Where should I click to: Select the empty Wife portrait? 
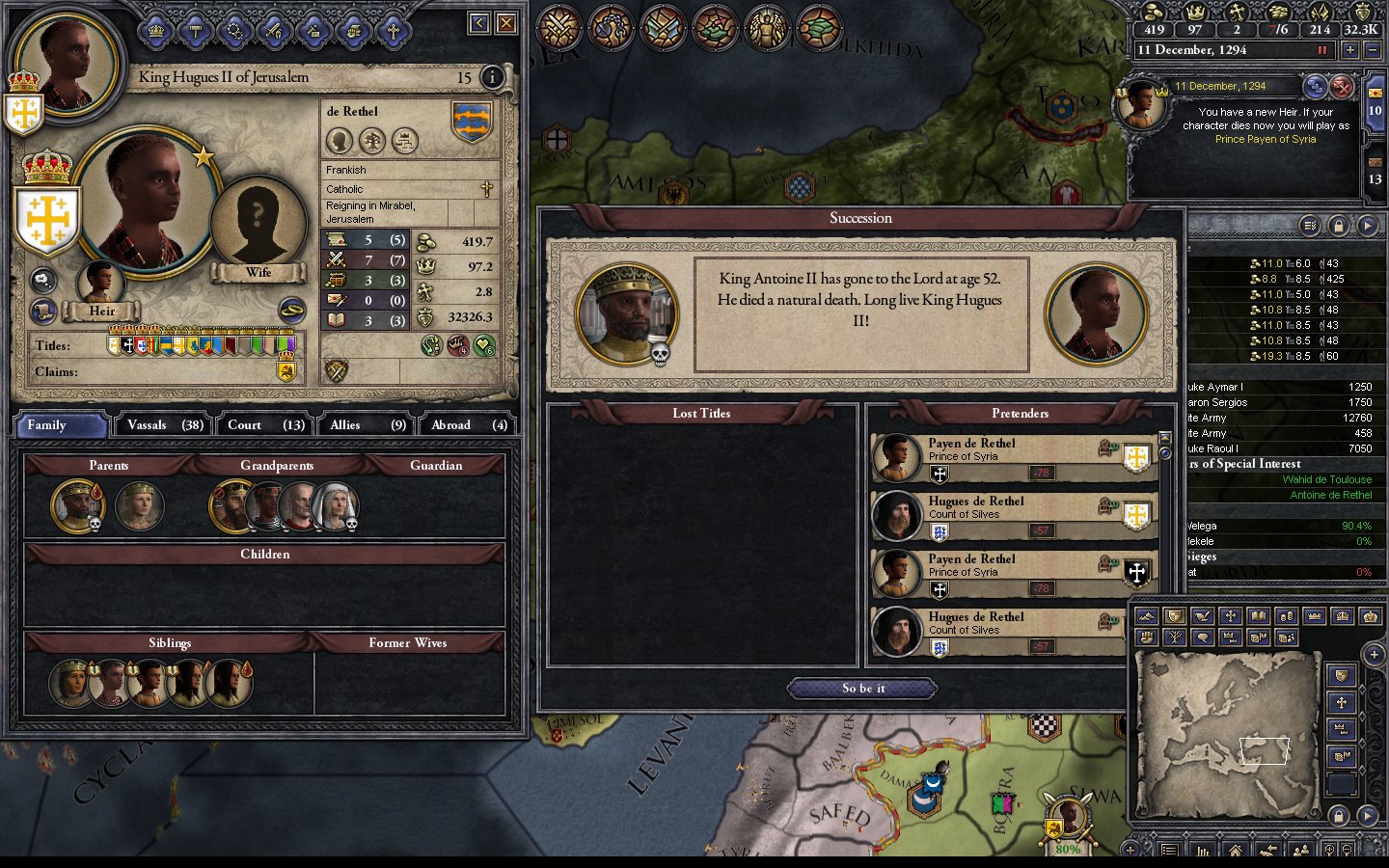tap(258, 224)
